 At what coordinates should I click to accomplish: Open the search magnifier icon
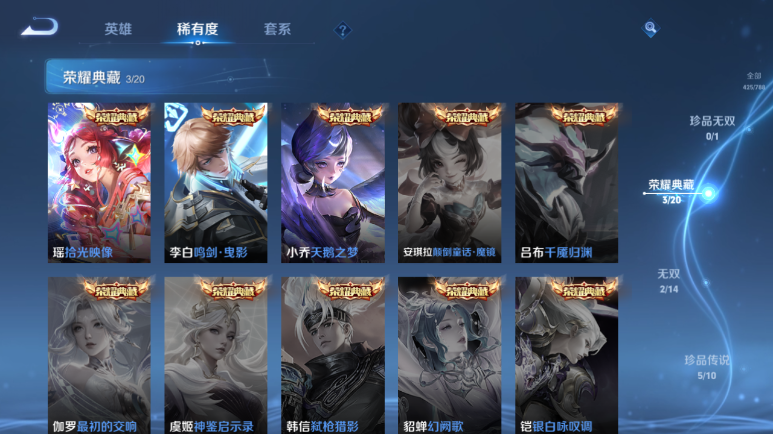(x=650, y=29)
